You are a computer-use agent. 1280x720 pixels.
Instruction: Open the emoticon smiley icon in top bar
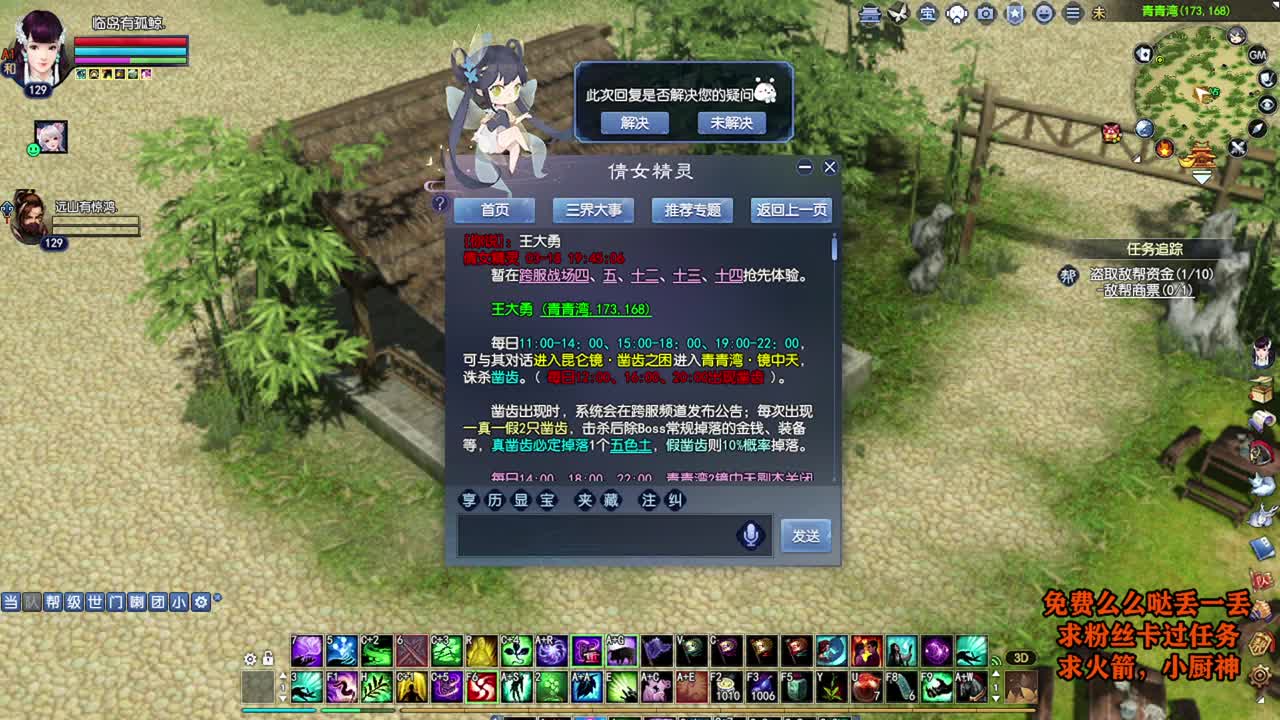[1041, 14]
